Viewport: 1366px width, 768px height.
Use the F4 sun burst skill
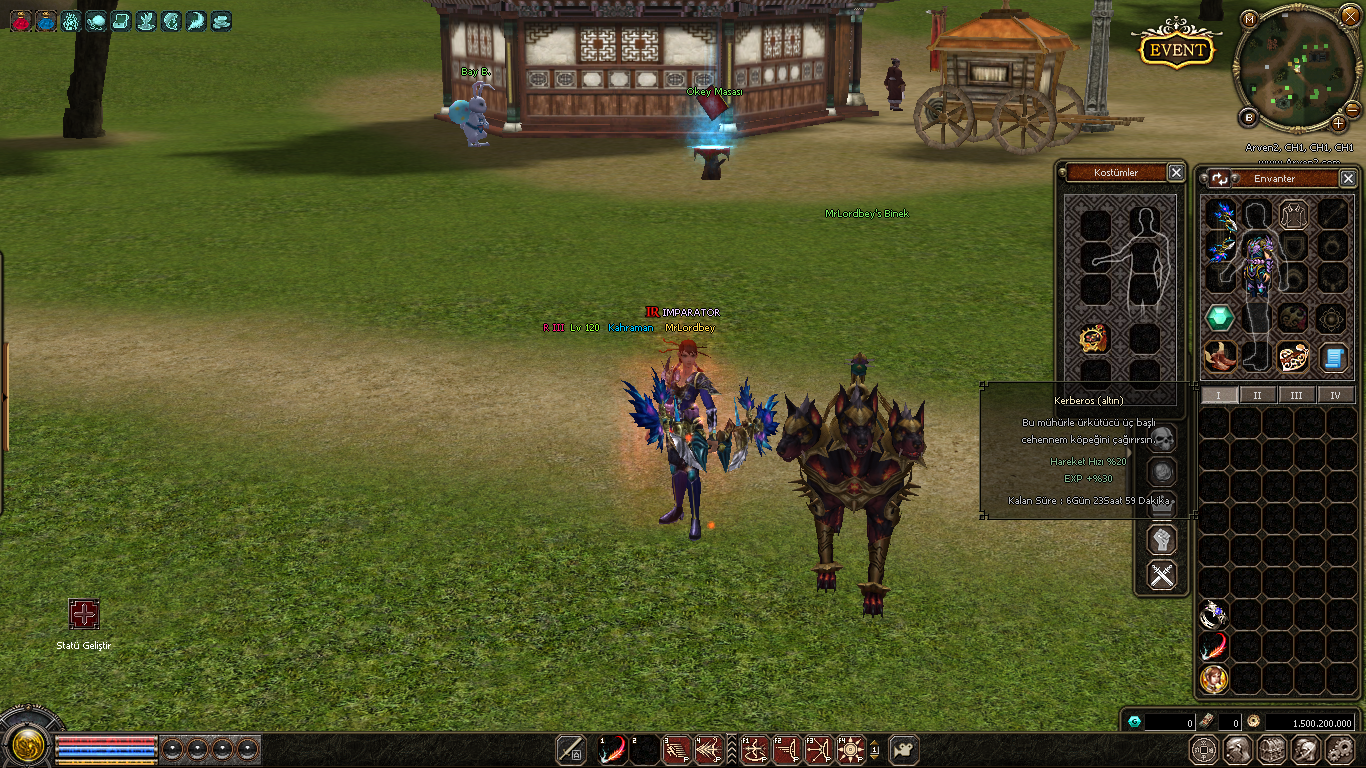click(851, 749)
